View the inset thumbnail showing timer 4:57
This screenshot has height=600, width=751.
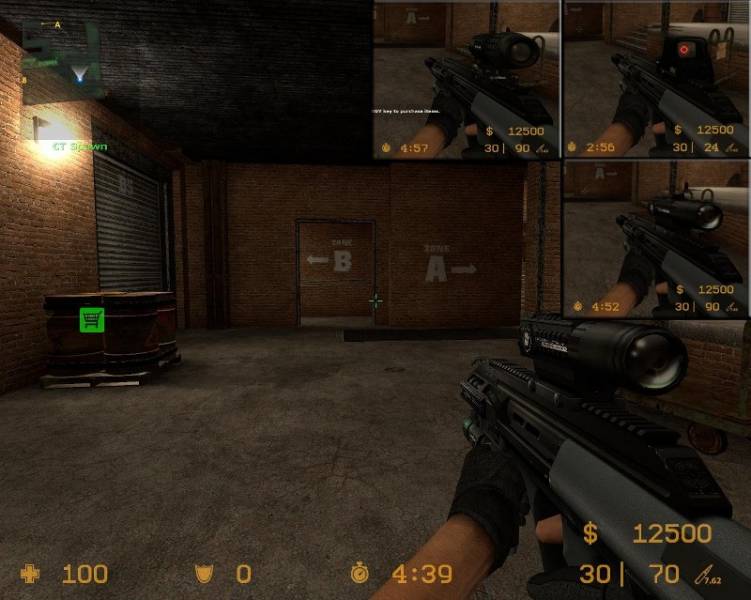(x=466, y=79)
